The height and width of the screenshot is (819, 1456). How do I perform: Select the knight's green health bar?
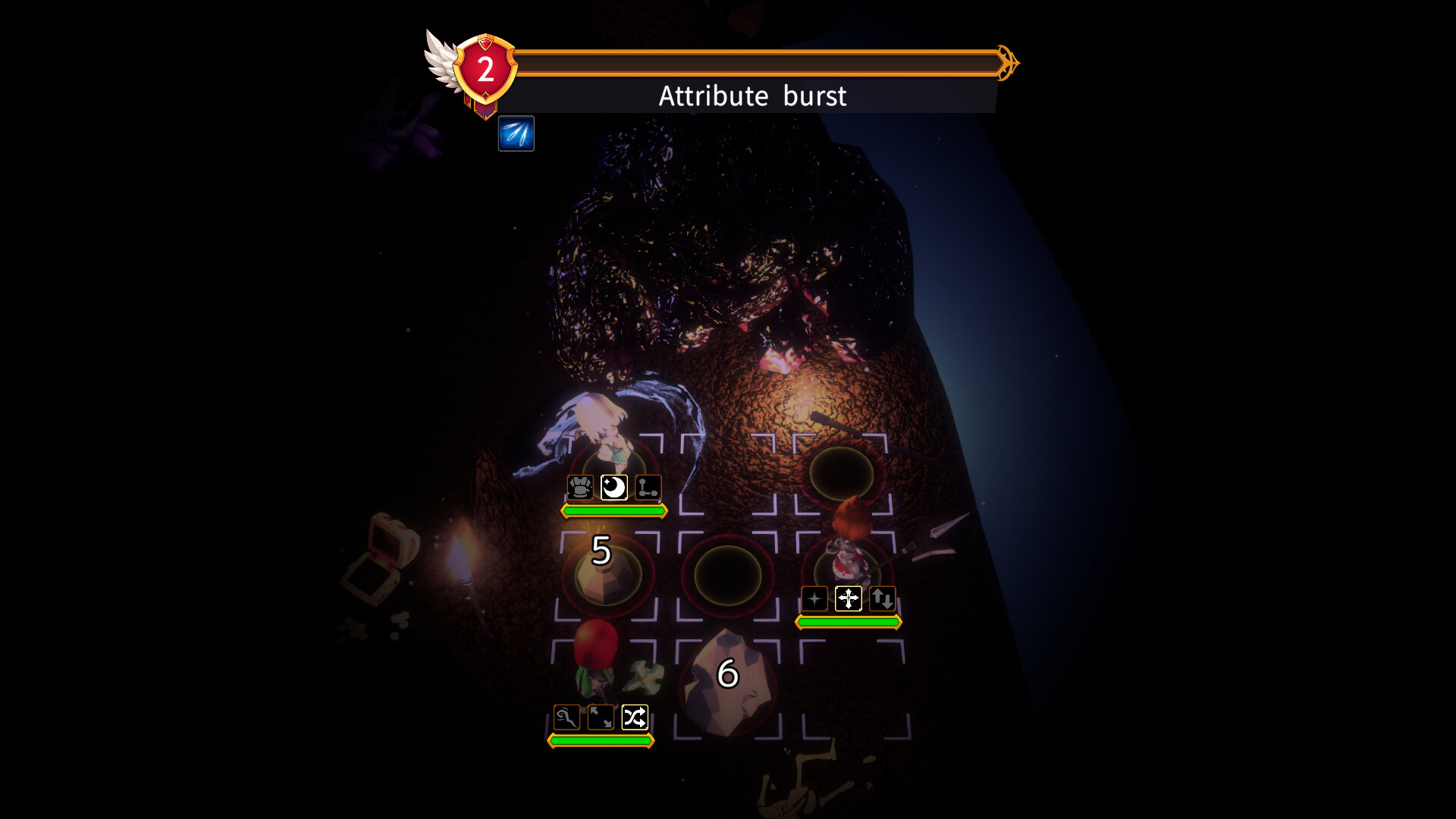[847, 623]
